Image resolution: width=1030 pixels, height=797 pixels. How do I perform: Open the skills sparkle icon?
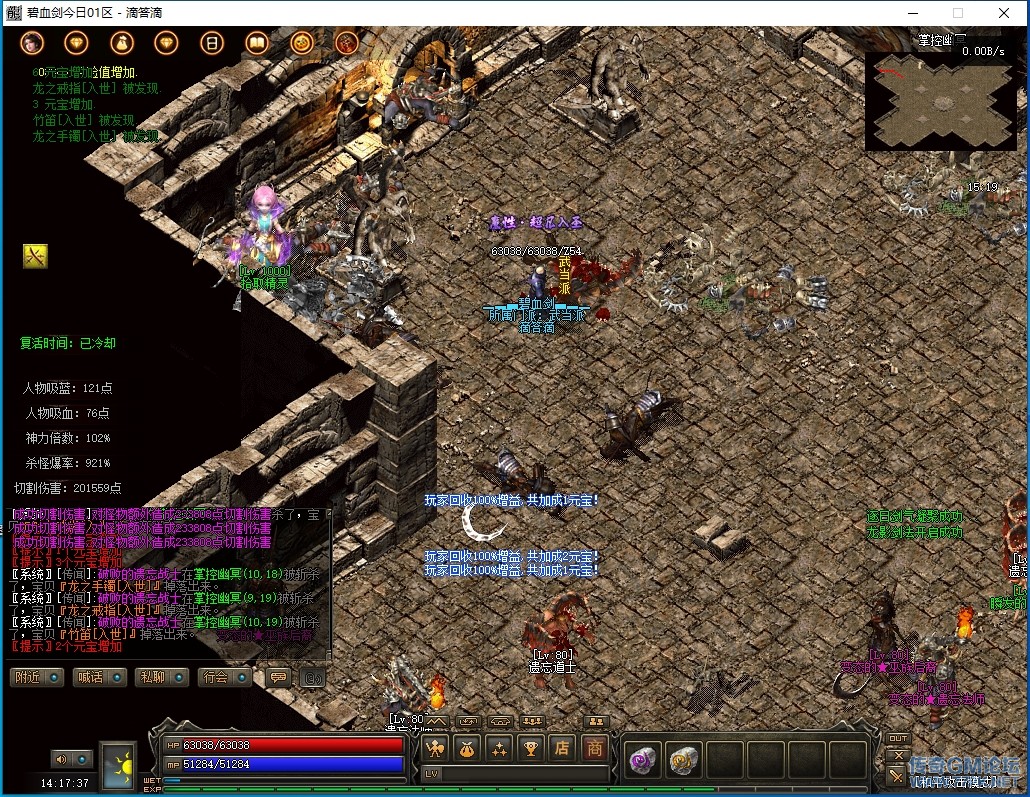498,748
